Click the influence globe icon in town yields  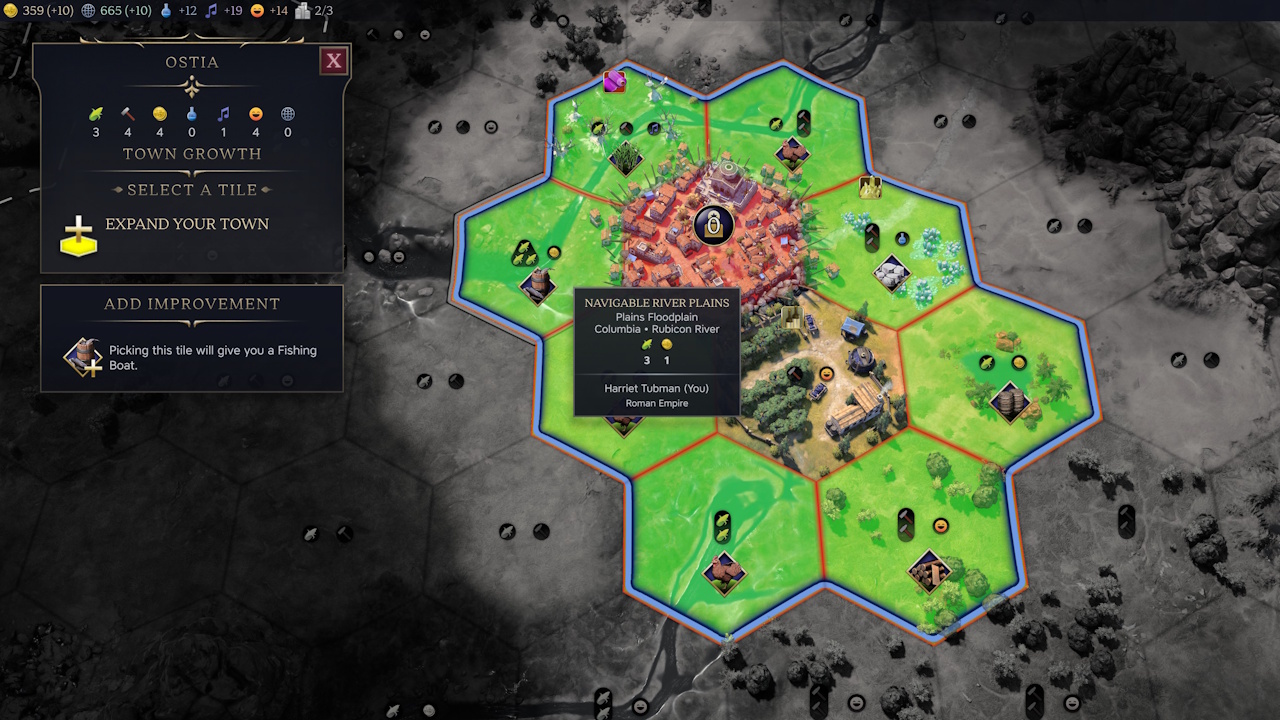pos(287,113)
